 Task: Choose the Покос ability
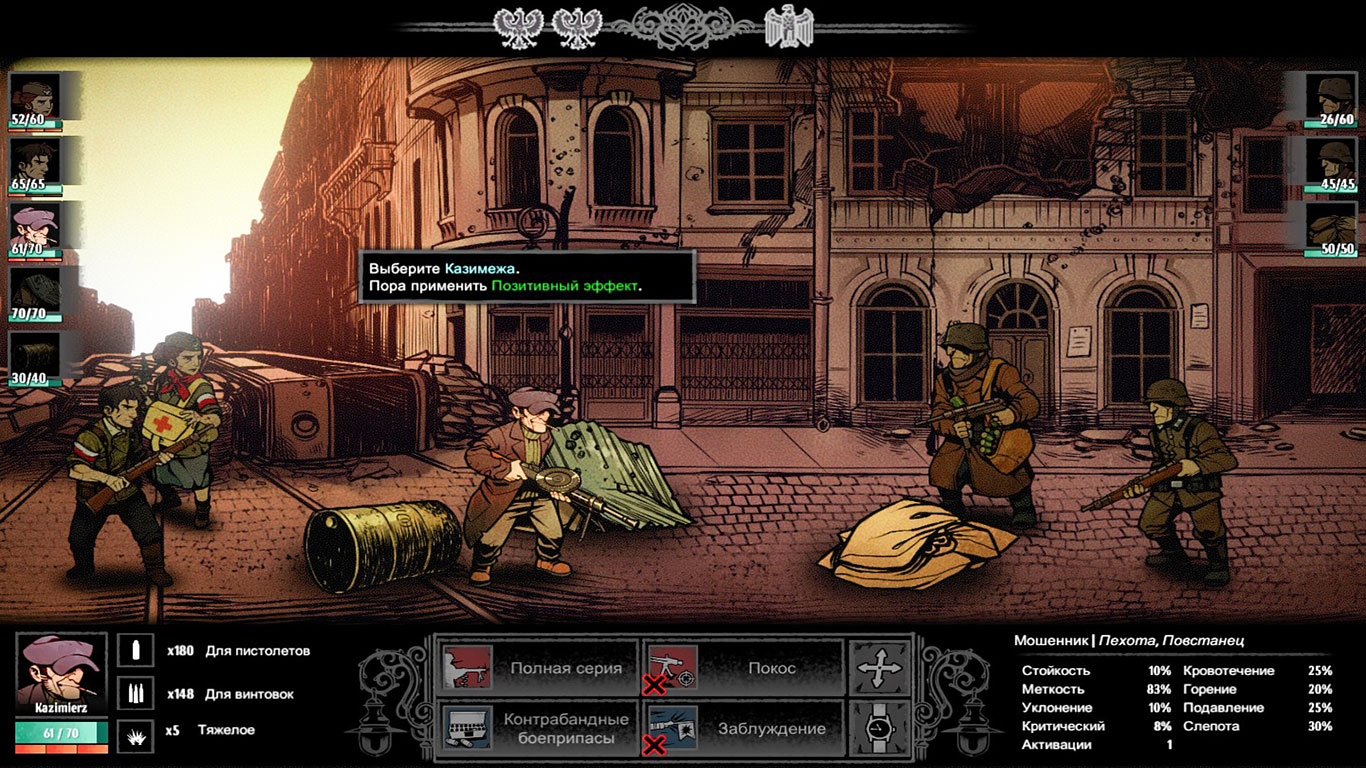coord(743,668)
